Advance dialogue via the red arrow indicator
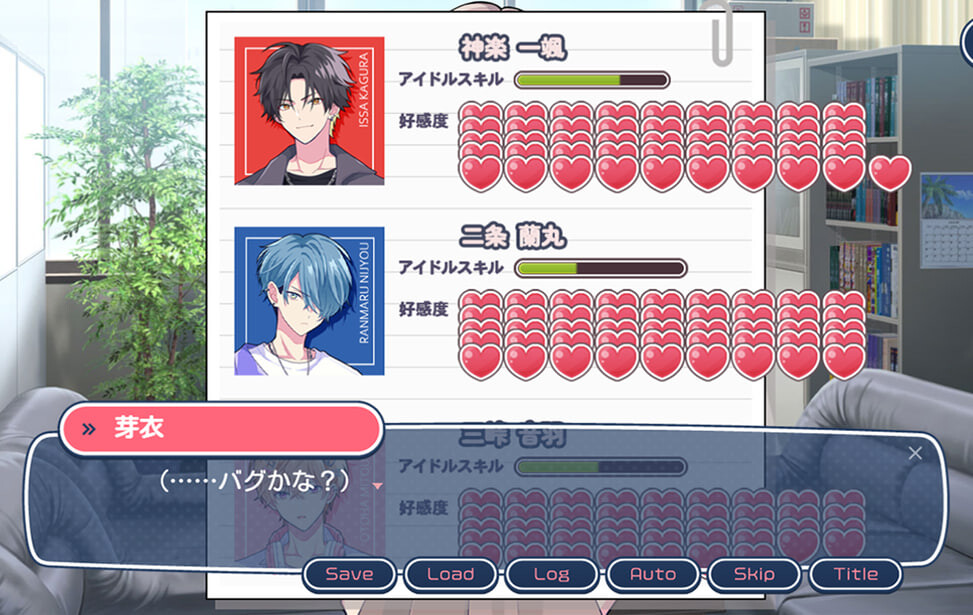 point(377,486)
